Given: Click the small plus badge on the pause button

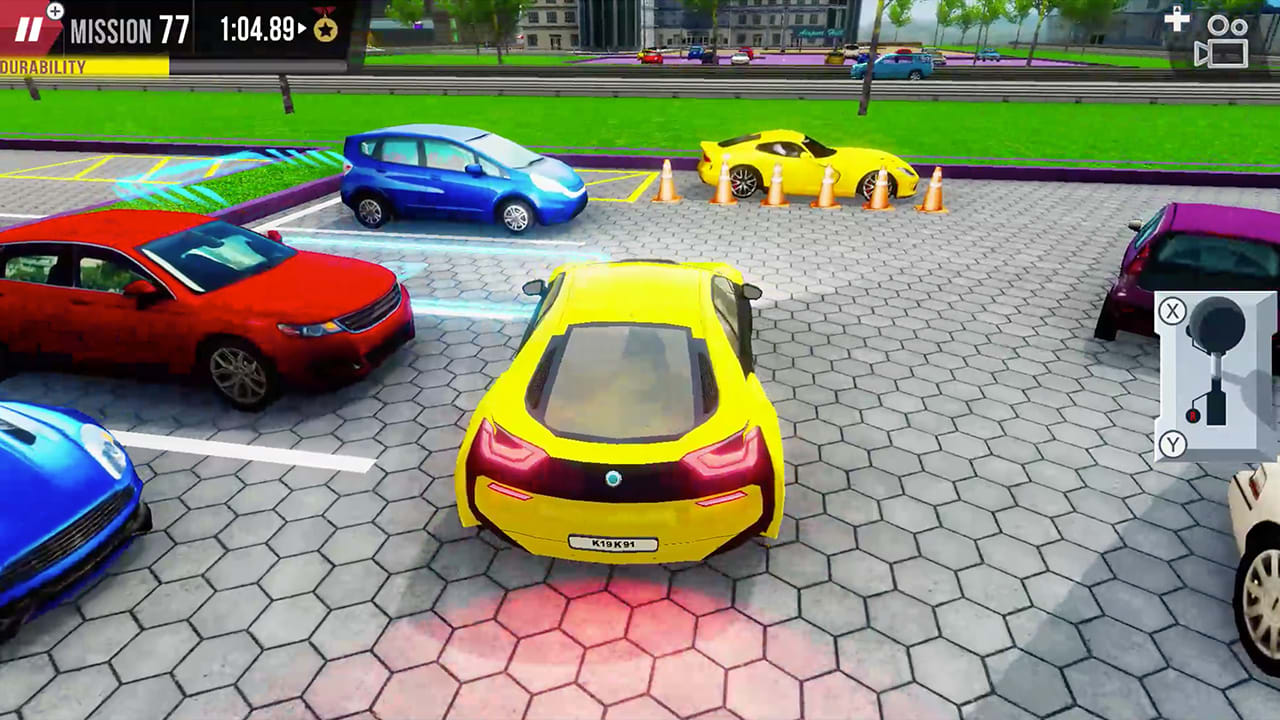Looking at the screenshot, I should tap(55, 11).
